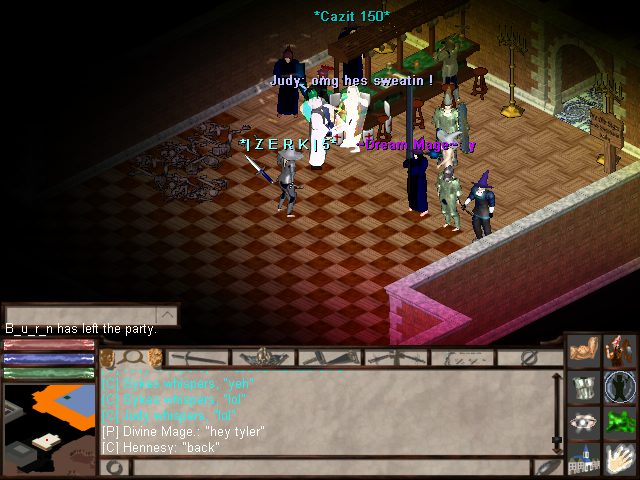The width and height of the screenshot is (640, 480).
Task: Open the warrior character portrait icon
Action: tap(620, 353)
